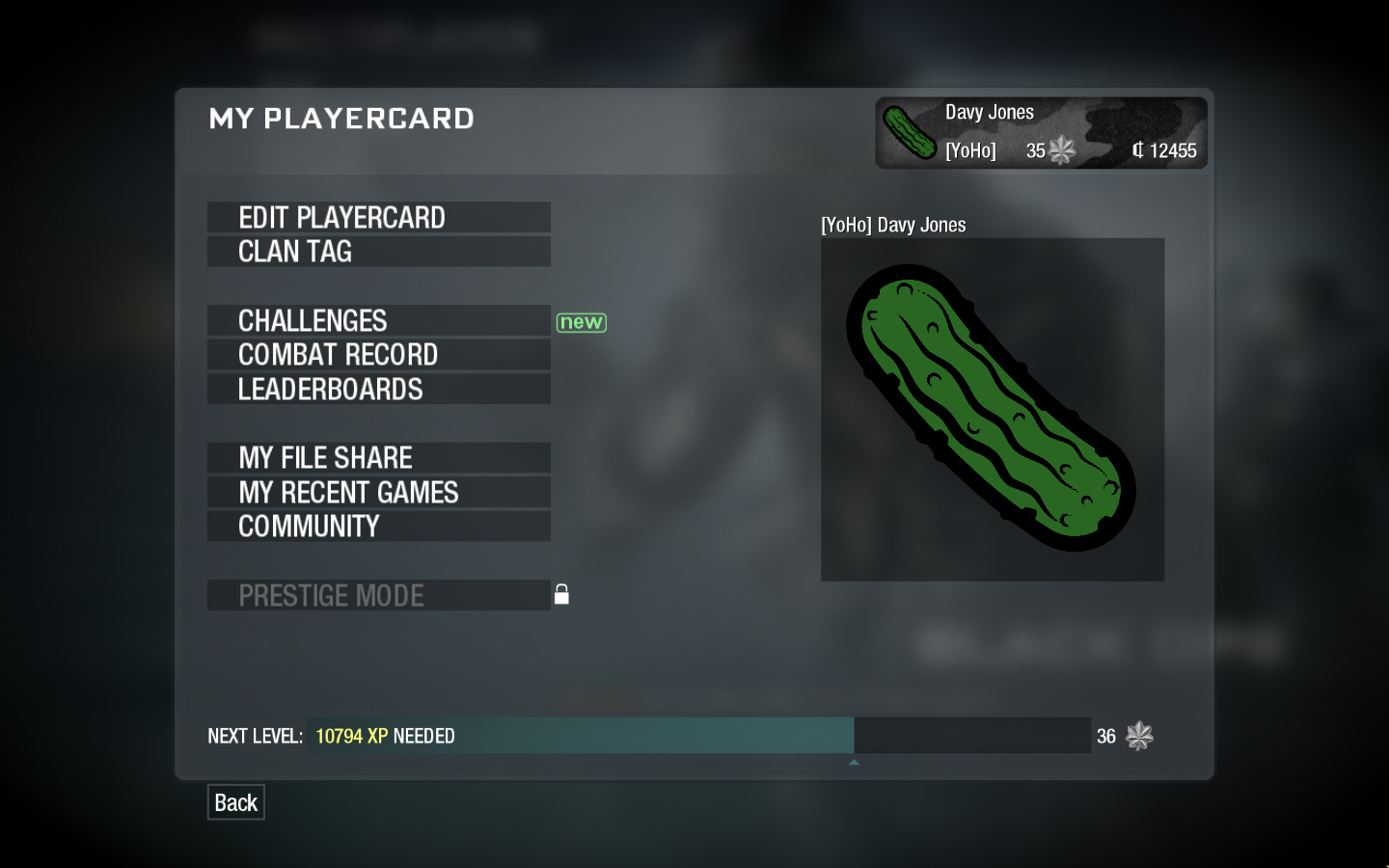View the Combat Record
This screenshot has height=868, width=1389.
(378, 355)
